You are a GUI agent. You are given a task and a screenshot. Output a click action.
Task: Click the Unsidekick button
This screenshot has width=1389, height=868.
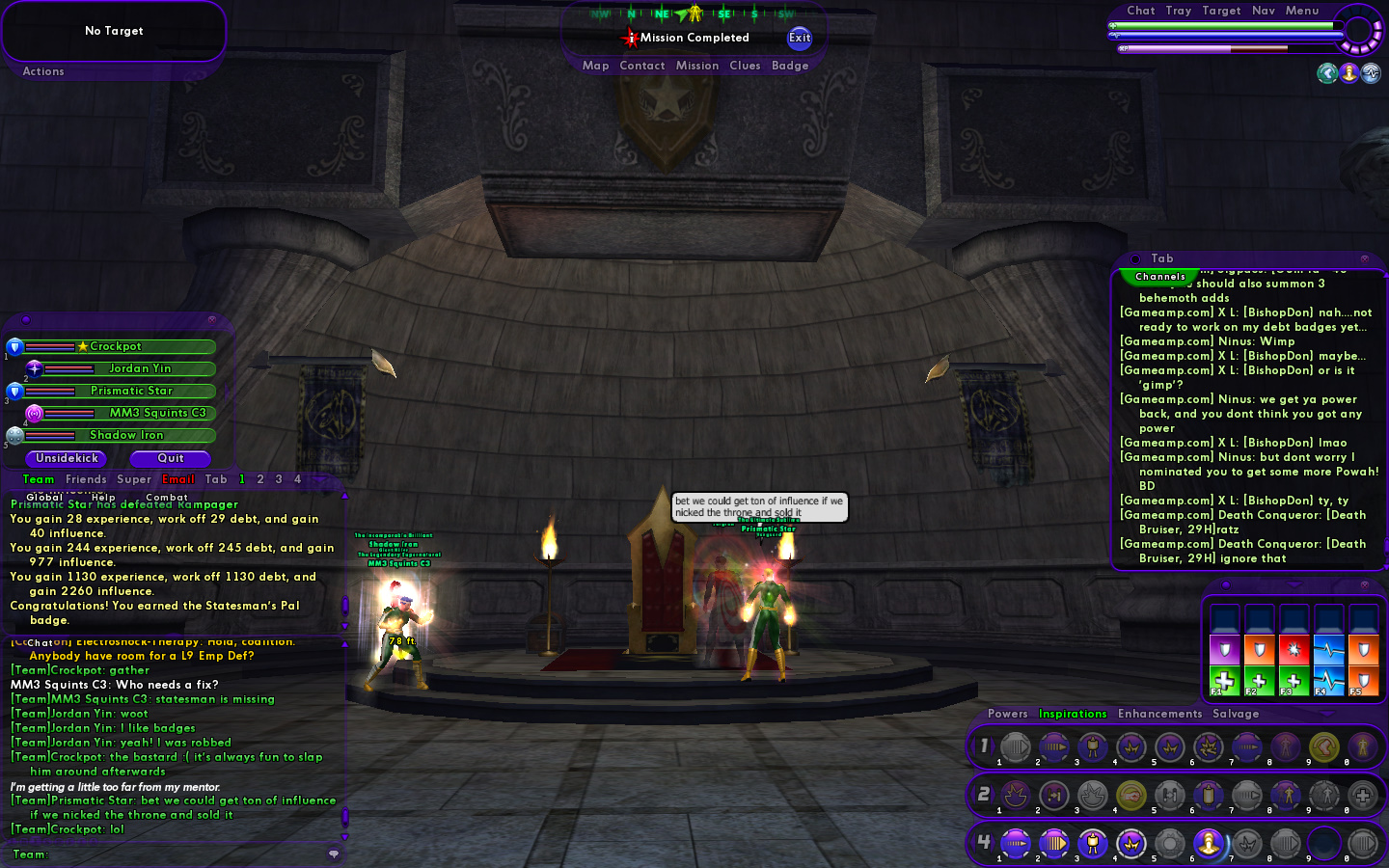68,458
